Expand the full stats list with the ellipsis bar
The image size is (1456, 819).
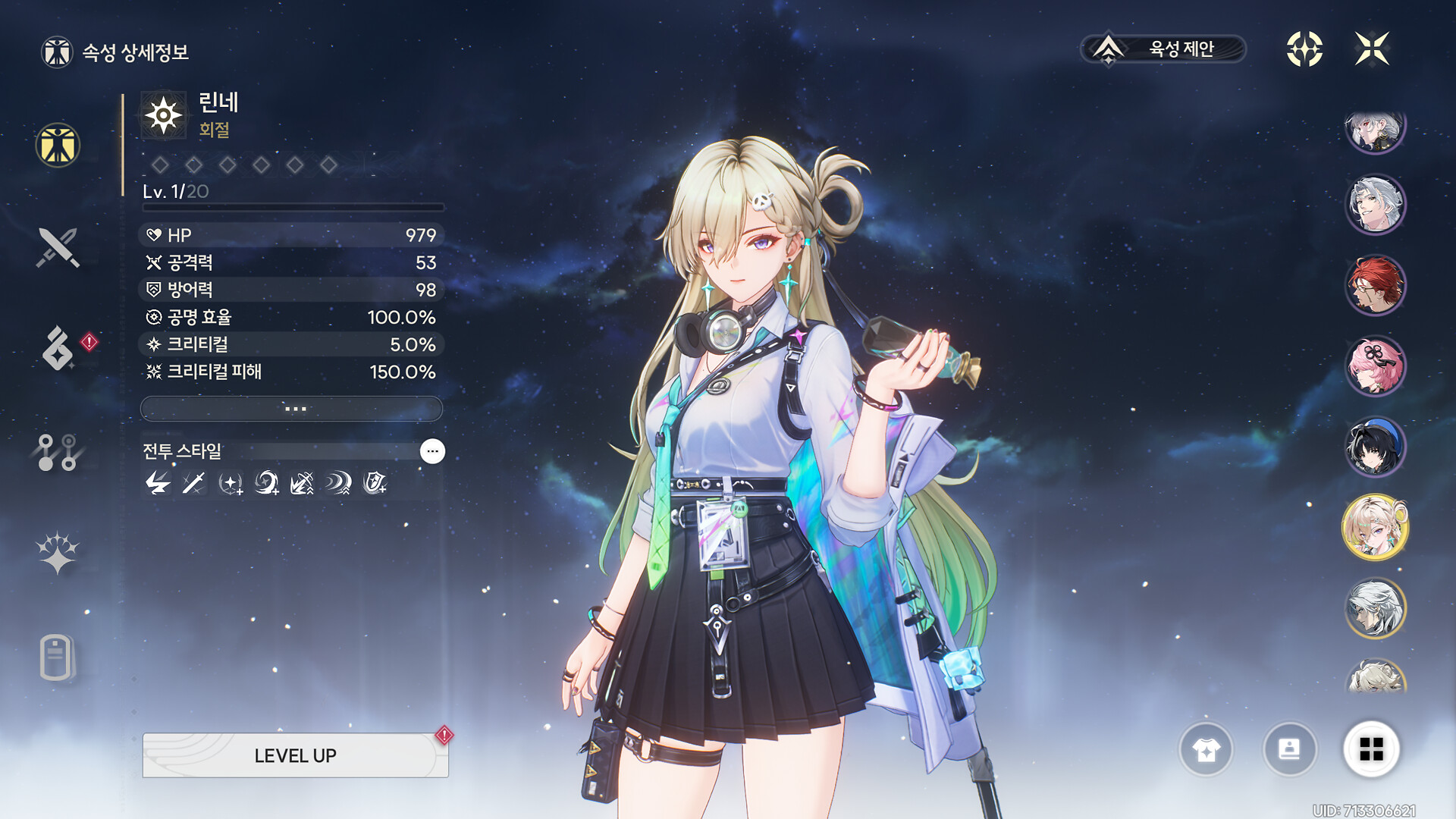pyautogui.click(x=292, y=409)
